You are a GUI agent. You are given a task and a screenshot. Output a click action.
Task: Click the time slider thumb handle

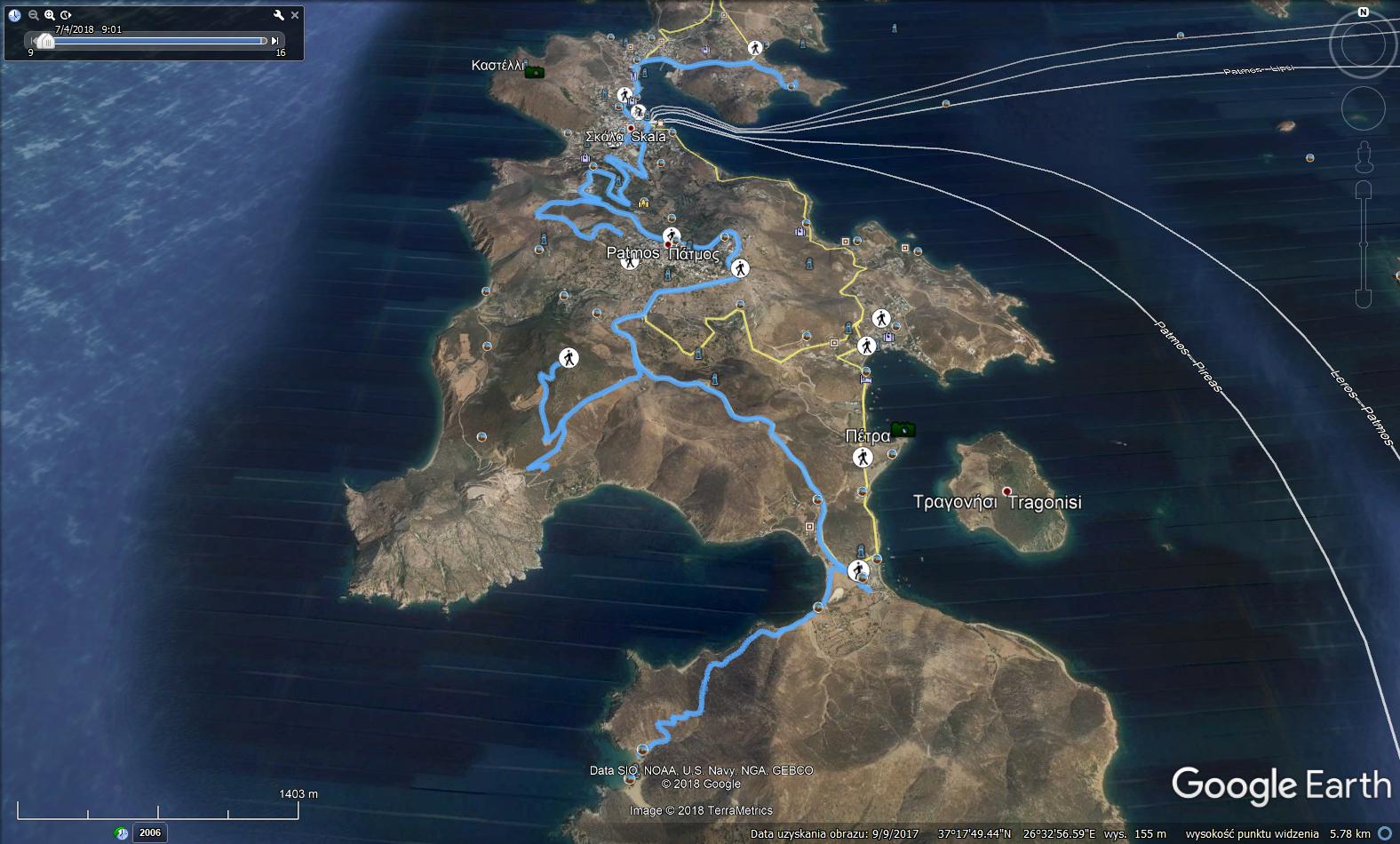click(44, 41)
